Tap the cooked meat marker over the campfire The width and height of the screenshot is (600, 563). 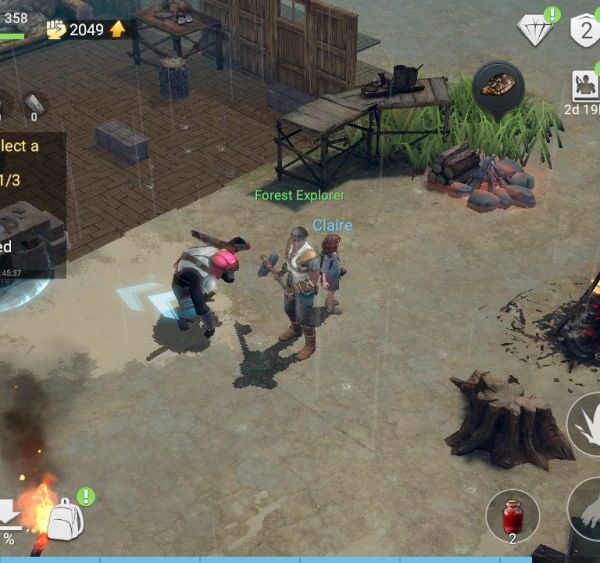(498, 86)
